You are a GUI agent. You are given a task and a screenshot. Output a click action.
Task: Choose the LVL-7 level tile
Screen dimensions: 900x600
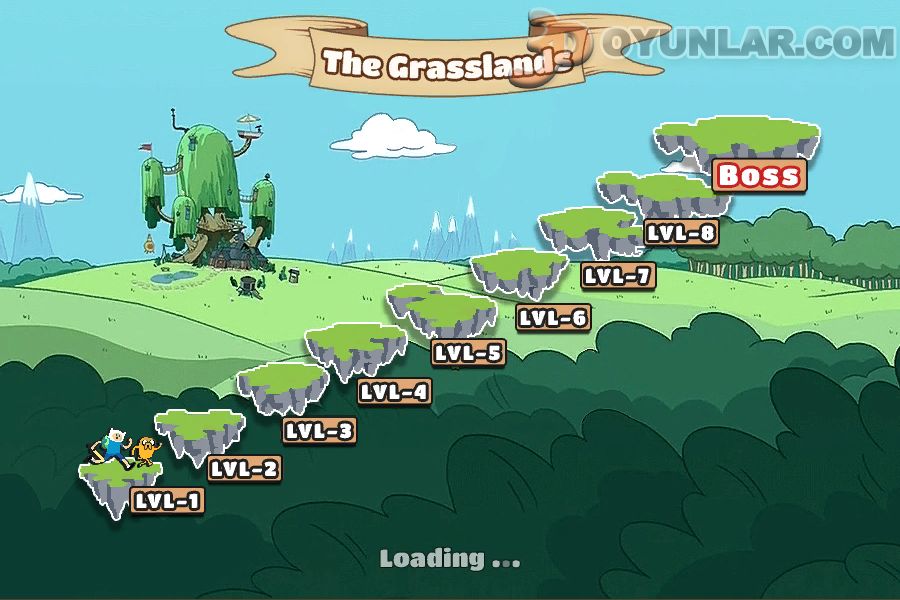point(618,276)
